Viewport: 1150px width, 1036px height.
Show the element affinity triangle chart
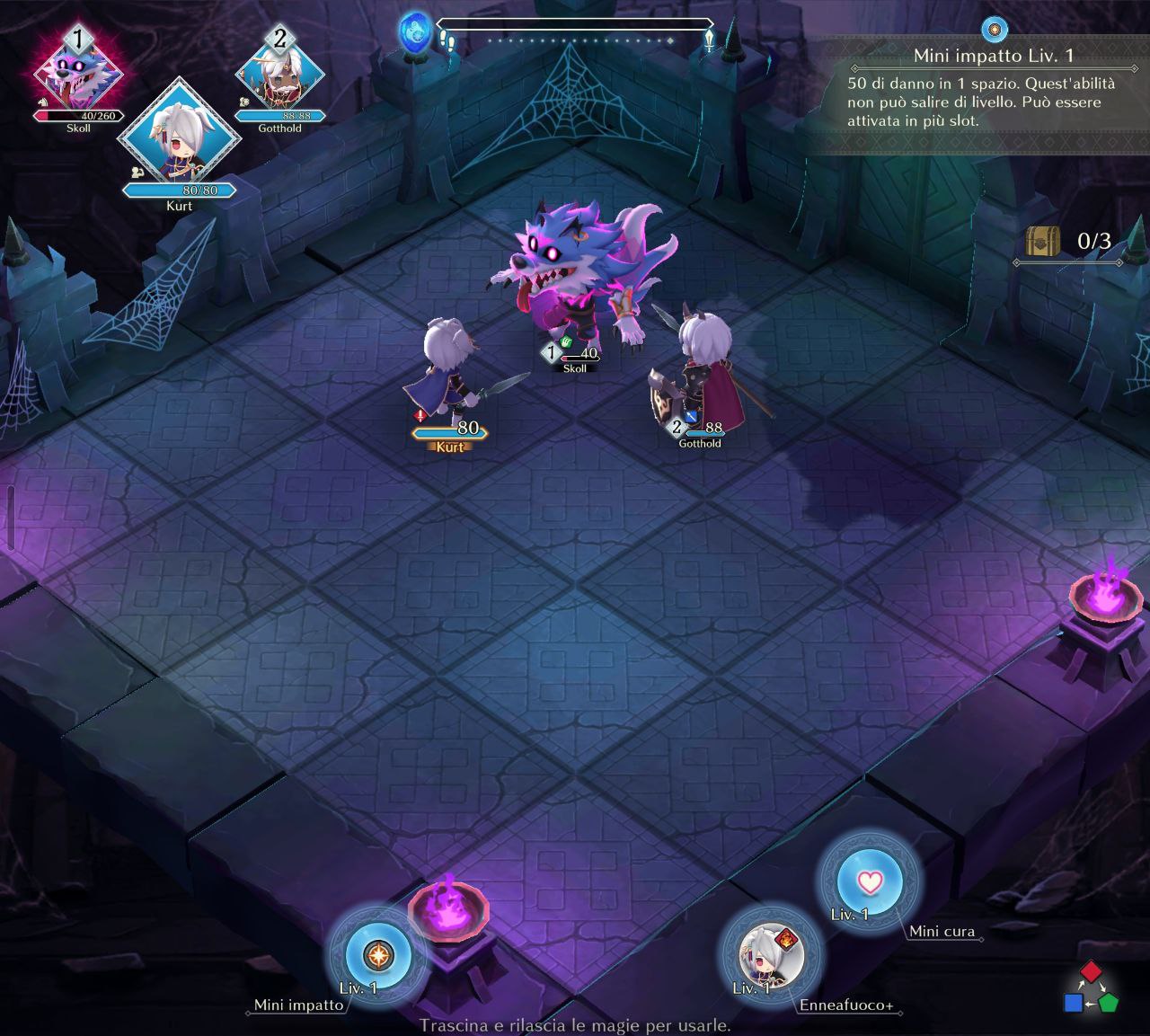click(x=1090, y=988)
